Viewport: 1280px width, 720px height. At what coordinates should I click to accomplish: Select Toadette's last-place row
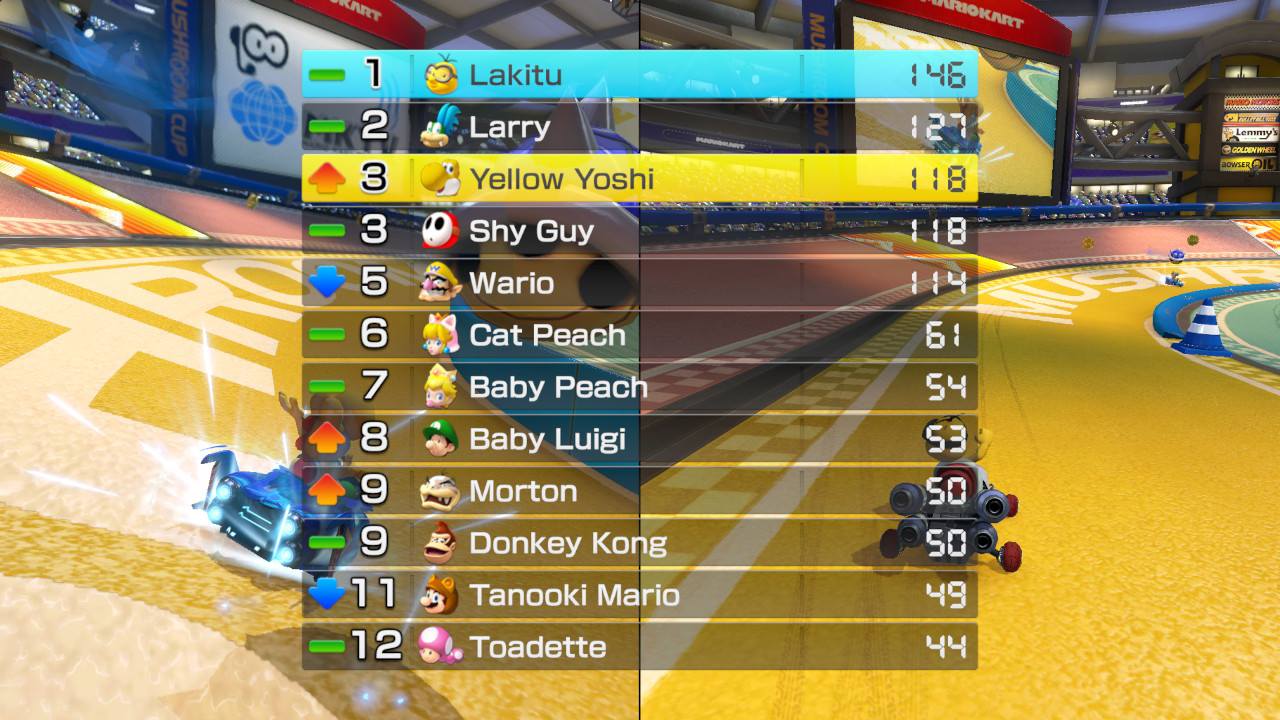640,647
